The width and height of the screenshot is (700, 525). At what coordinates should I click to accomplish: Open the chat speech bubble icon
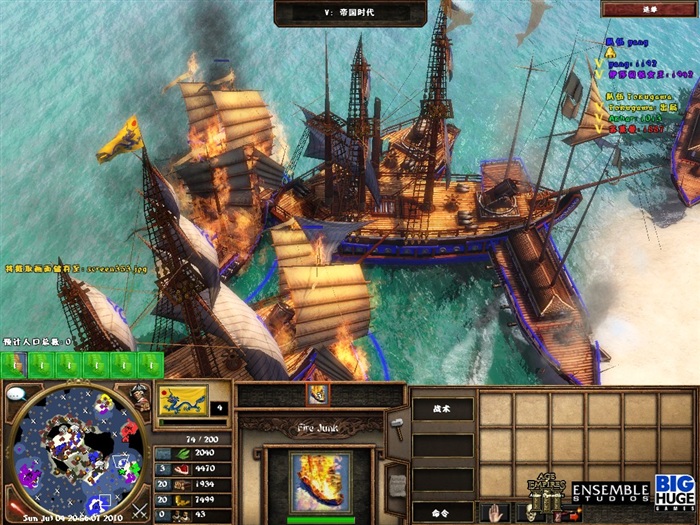15,393
